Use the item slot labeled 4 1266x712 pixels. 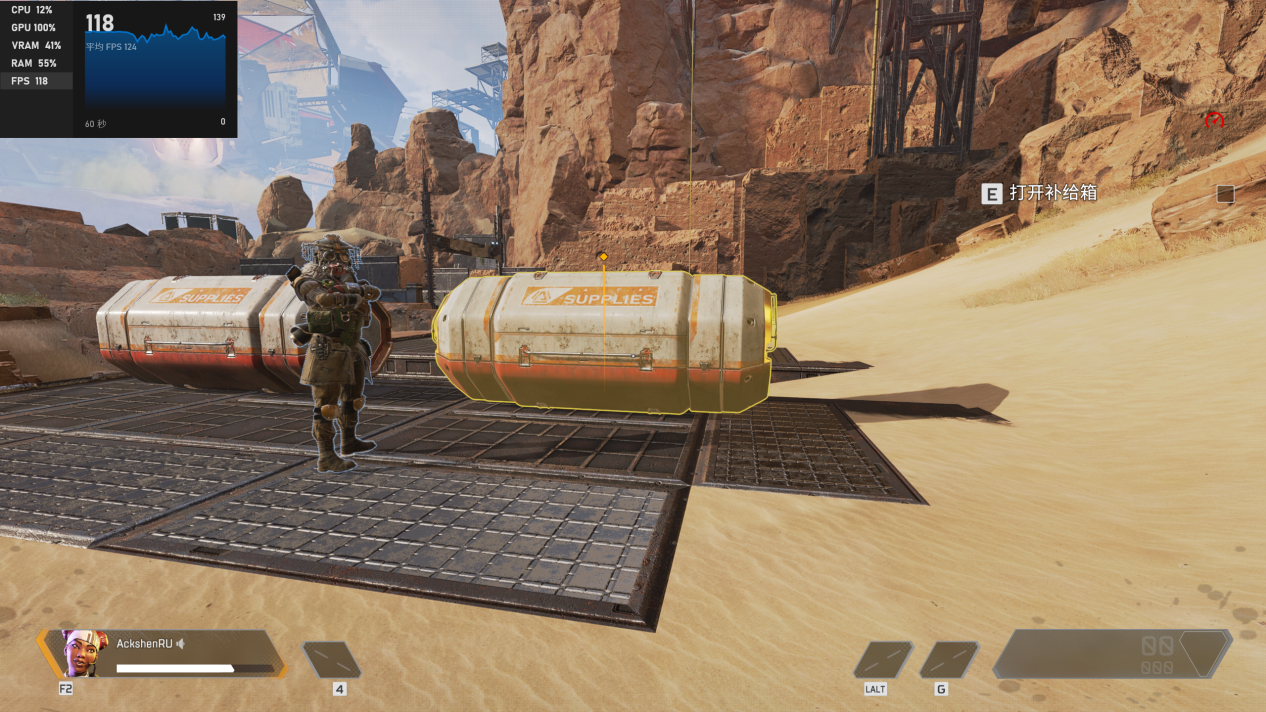click(332, 660)
